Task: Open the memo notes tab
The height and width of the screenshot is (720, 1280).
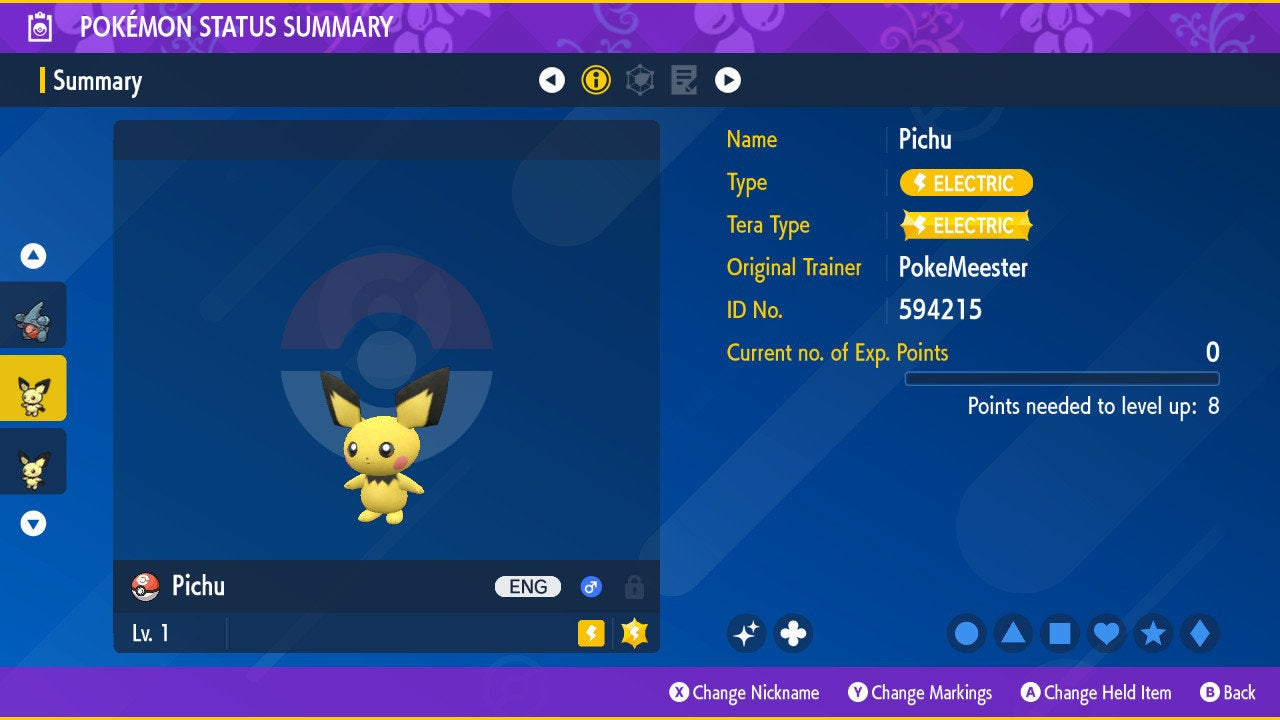Action: click(x=684, y=80)
